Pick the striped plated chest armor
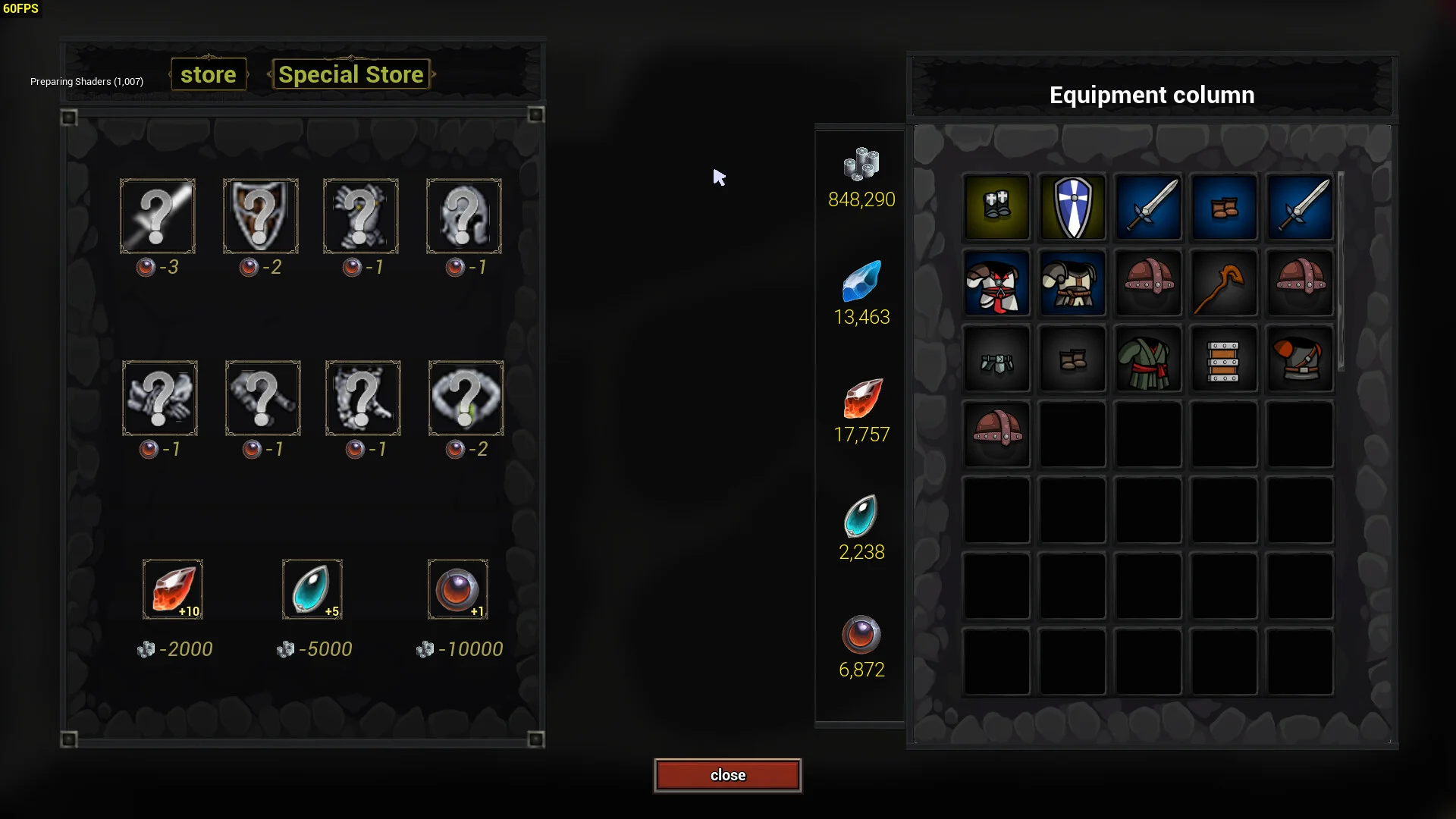The width and height of the screenshot is (1456, 819). pyautogui.click(x=1224, y=359)
